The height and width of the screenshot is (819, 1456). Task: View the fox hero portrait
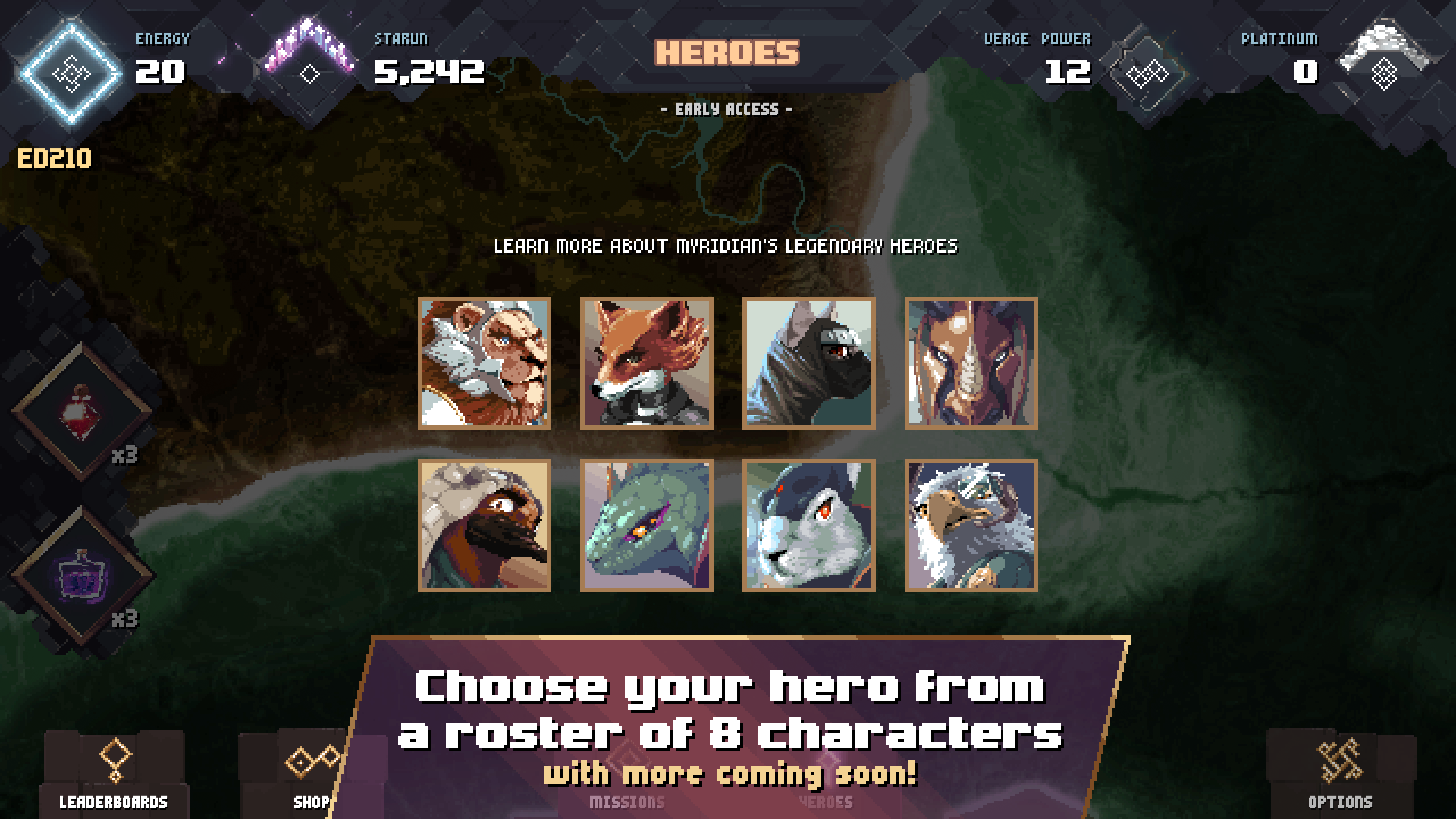[647, 363]
